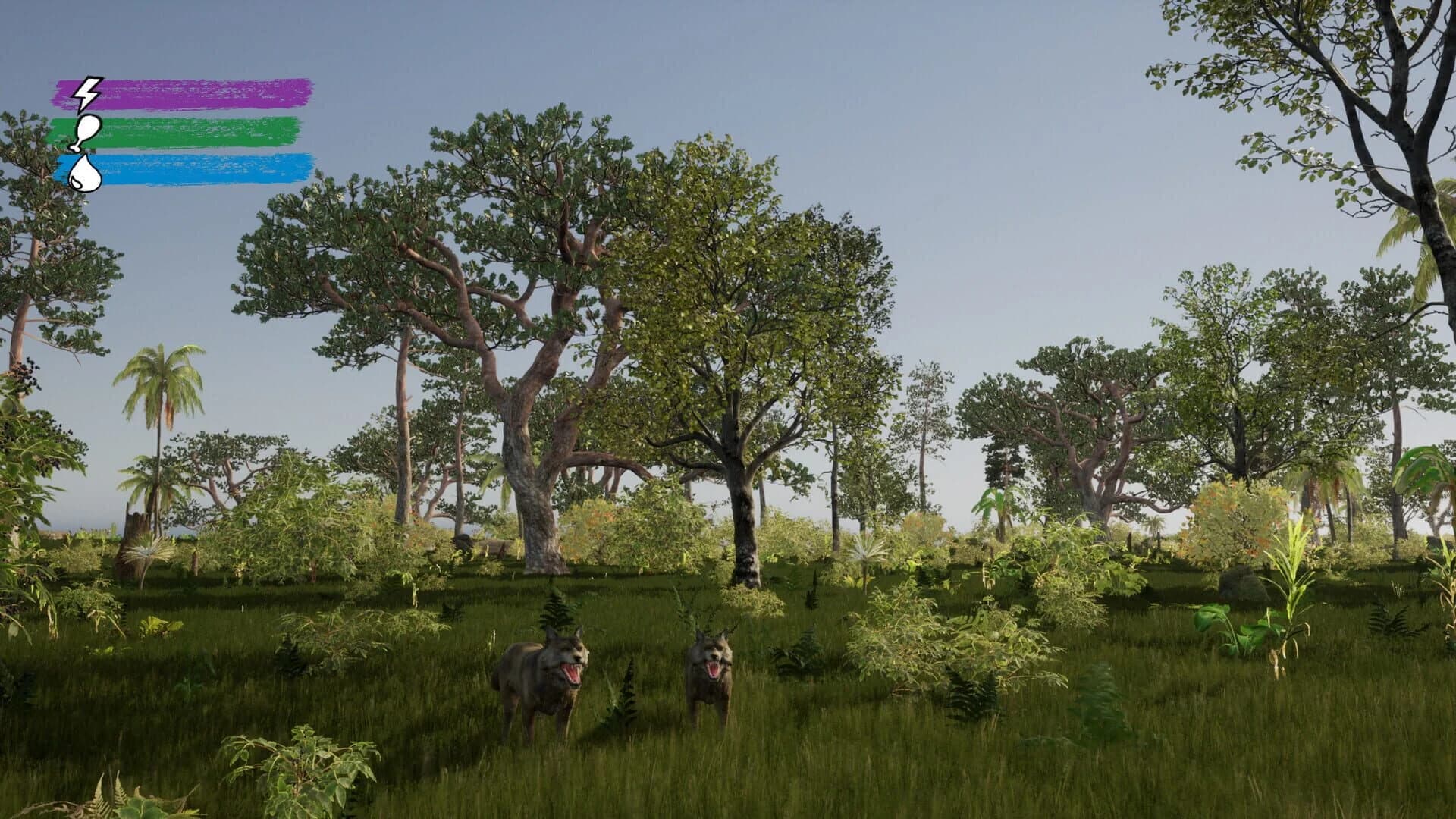Click the lightning bolt energy icon

pyautogui.click(x=86, y=93)
